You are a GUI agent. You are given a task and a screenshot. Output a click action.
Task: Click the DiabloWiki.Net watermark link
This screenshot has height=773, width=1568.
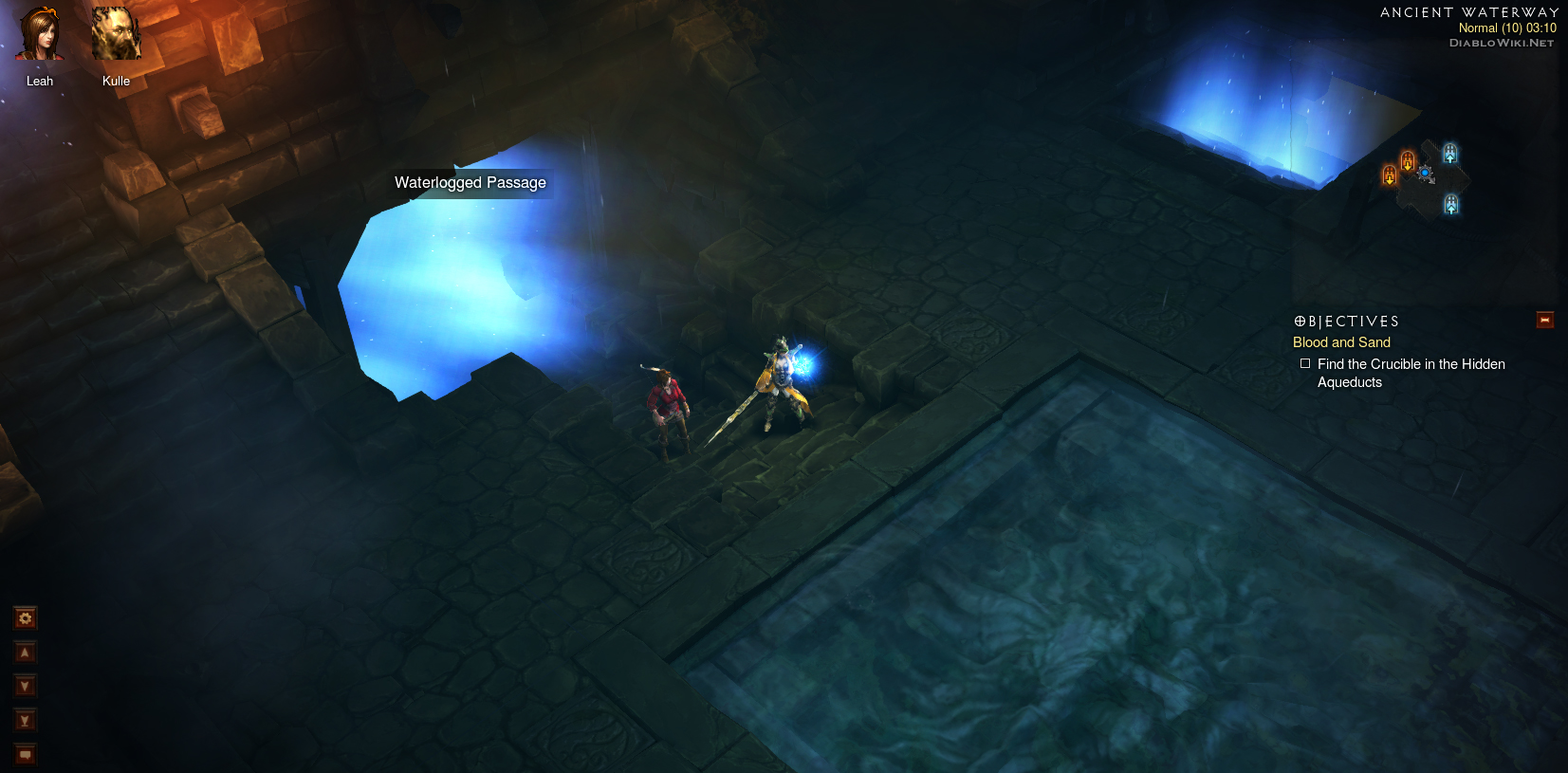point(1502,43)
